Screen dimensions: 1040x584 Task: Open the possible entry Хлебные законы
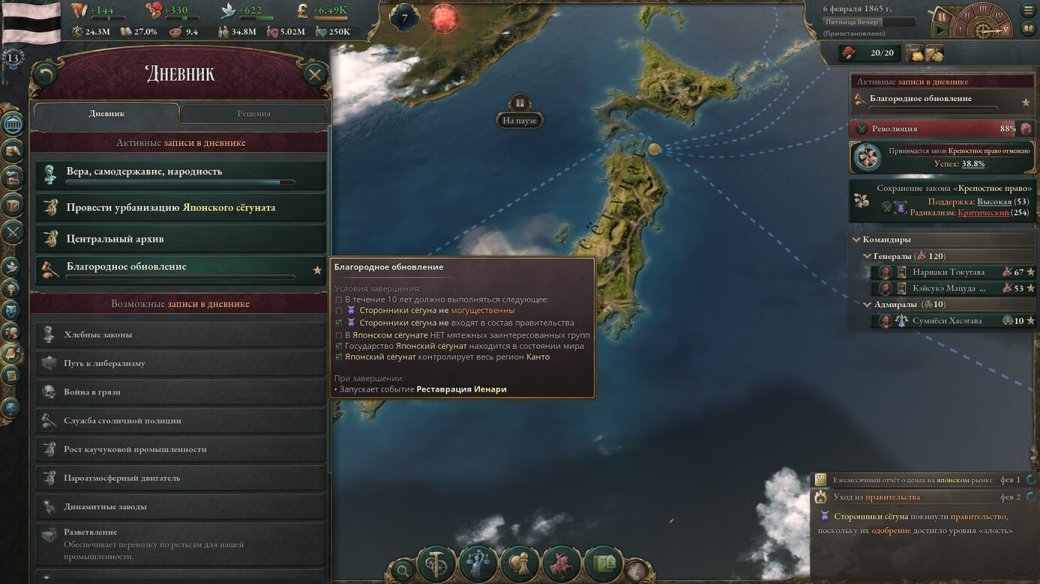point(180,334)
